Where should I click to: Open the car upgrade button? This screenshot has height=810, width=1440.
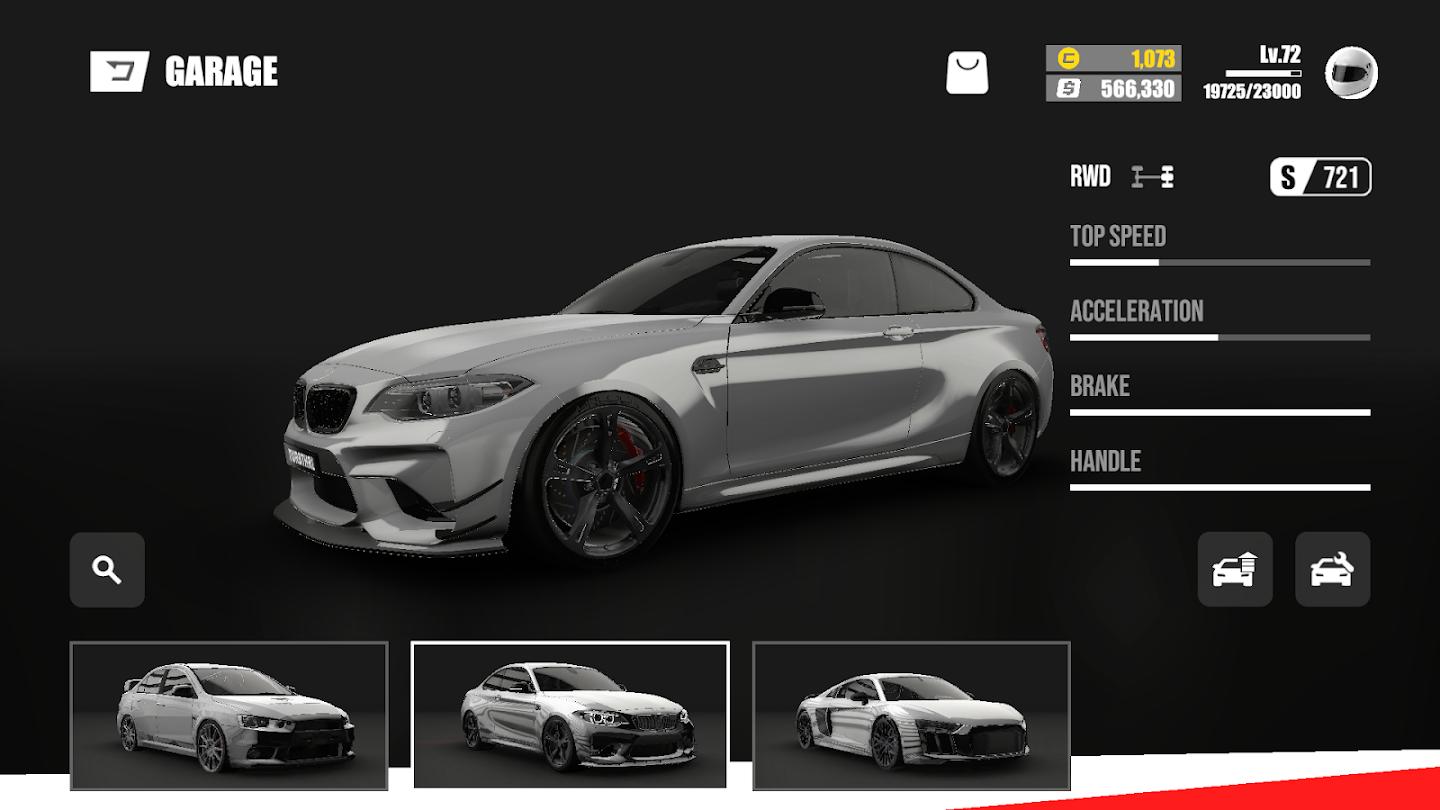(1235, 570)
